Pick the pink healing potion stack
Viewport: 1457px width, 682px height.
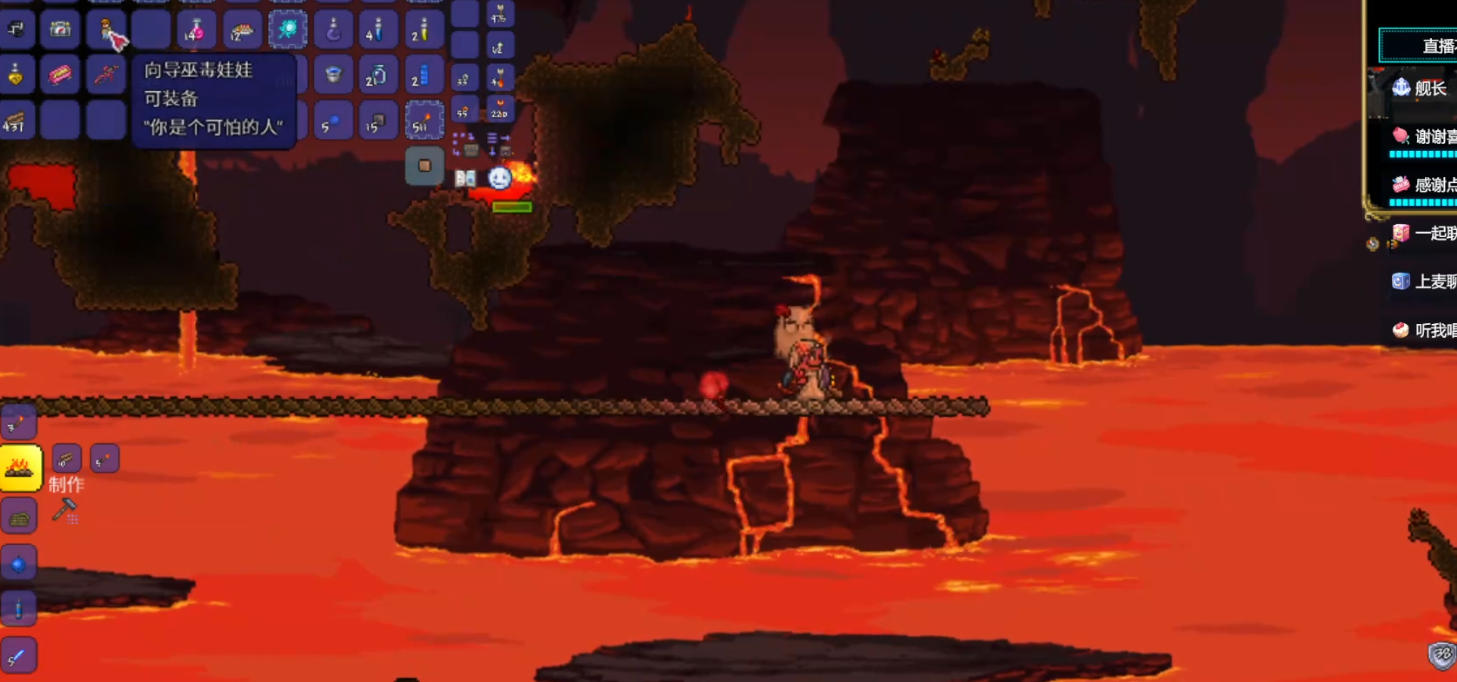pos(197,29)
